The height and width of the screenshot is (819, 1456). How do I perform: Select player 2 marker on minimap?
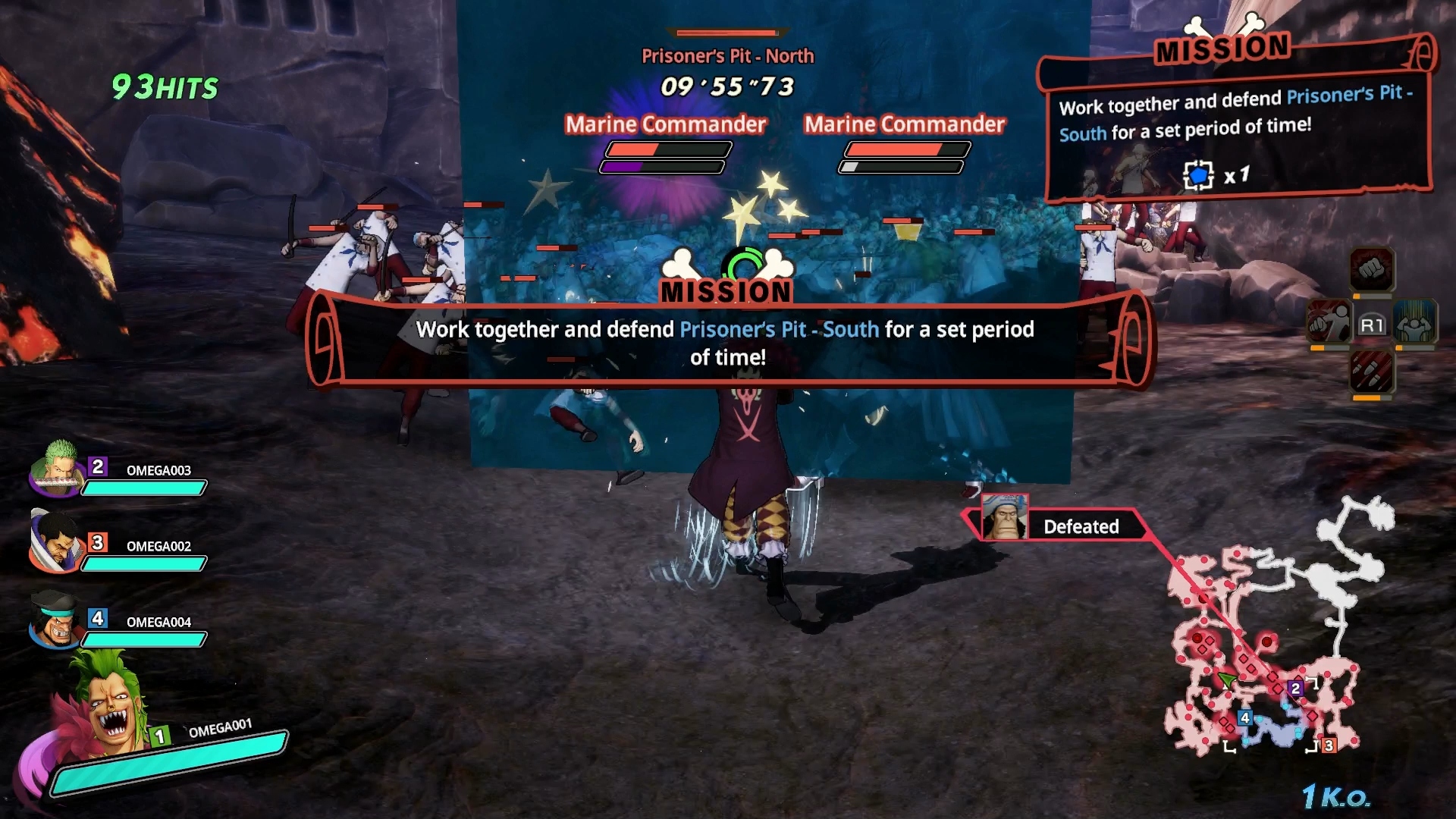click(x=1296, y=689)
